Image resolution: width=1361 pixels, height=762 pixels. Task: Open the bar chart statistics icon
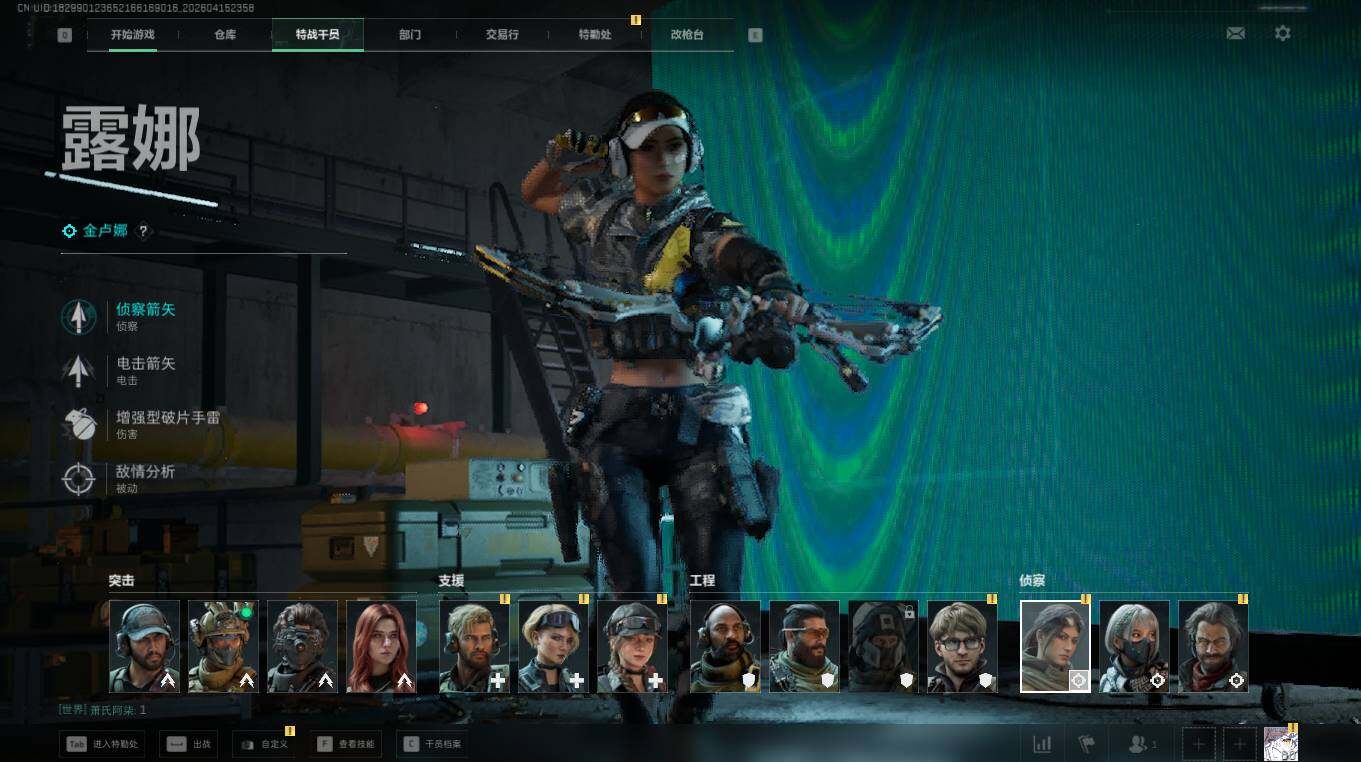[1042, 744]
